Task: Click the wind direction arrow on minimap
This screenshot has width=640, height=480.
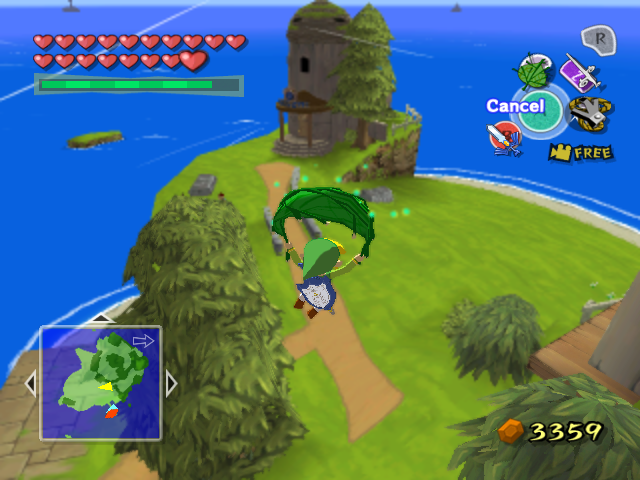Action: (143, 341)
